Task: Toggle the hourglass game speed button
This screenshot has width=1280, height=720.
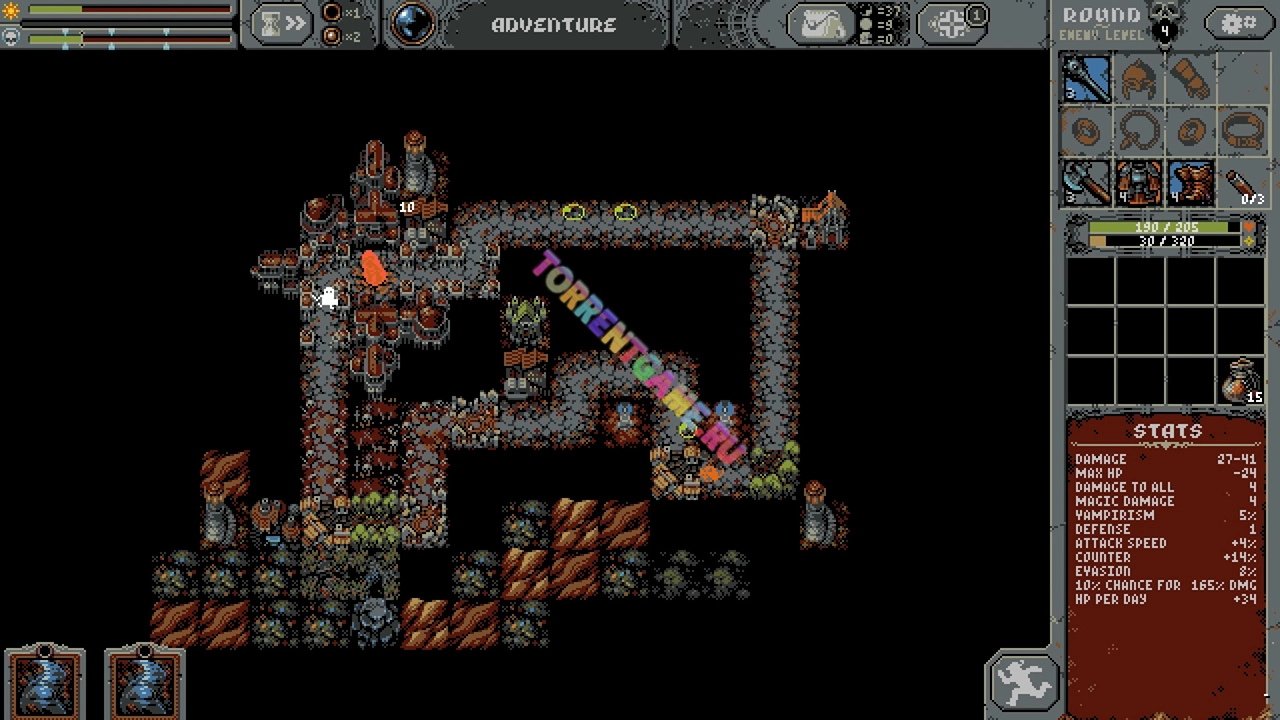Action: (x=282, y=24)
